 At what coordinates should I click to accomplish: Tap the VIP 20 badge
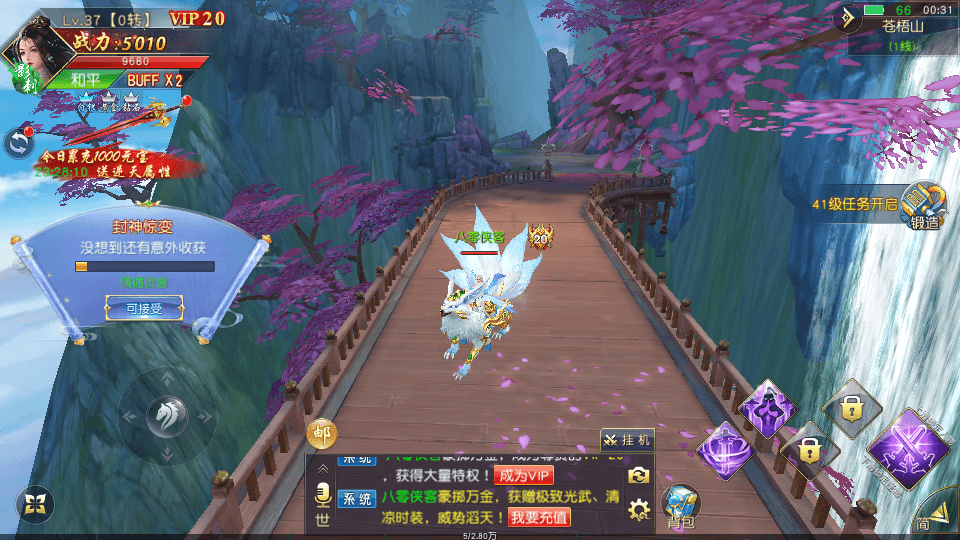pos(196,18)
